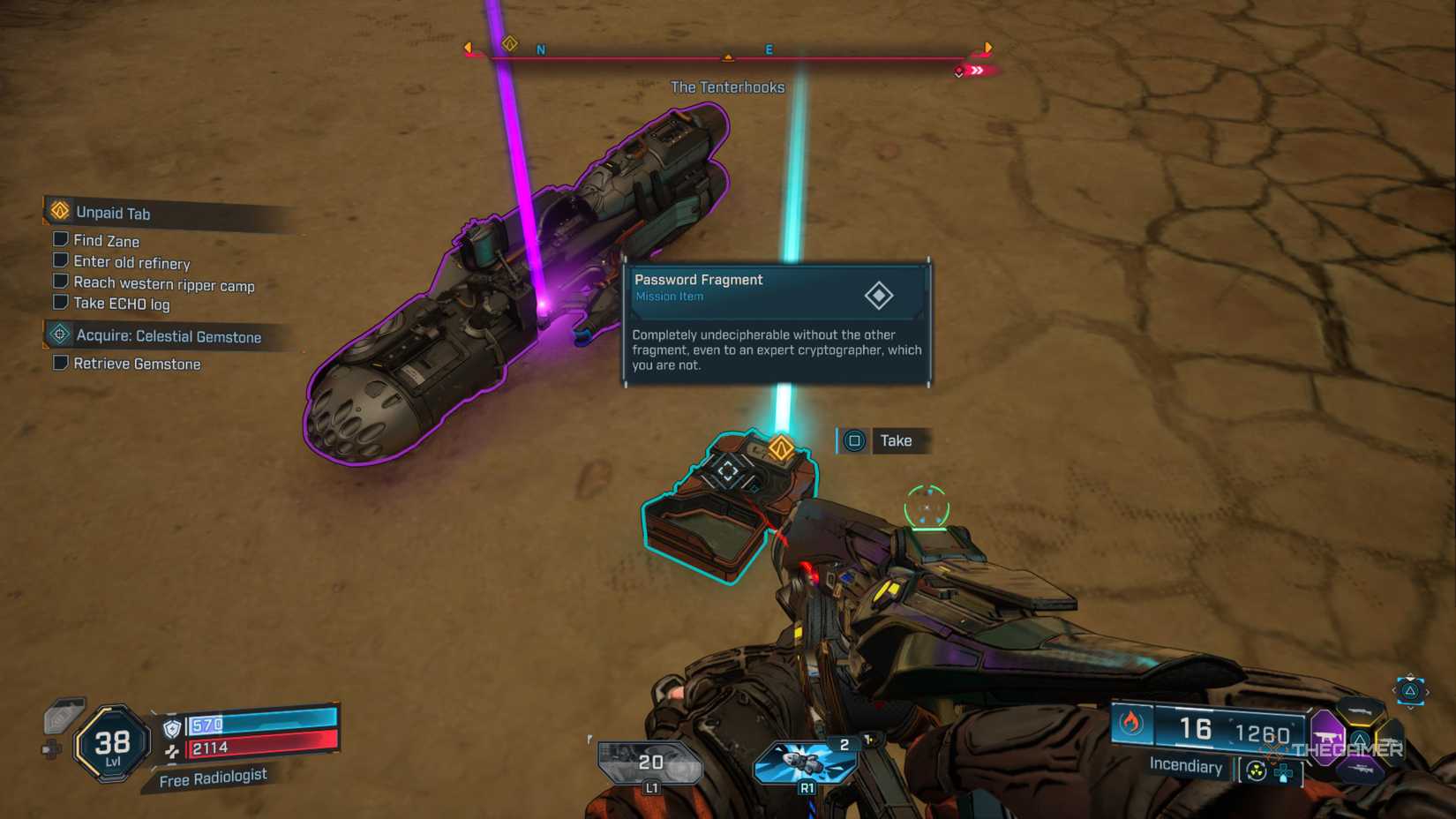This screenshot has height=819, width=1456.
Task: Check the Find Zane objective box
Action: pyautogui.click(x=60, y=239)
